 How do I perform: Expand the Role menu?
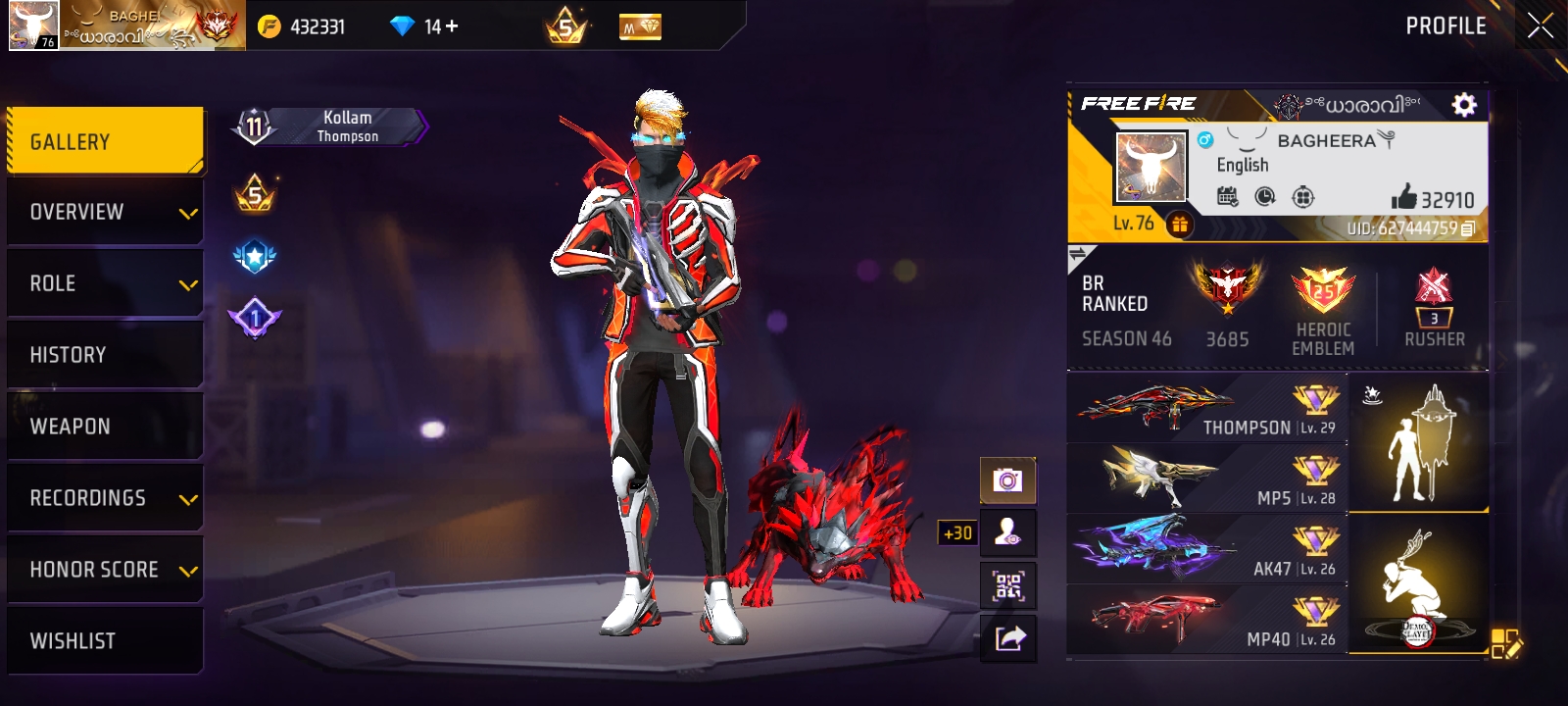pos(105,283)
